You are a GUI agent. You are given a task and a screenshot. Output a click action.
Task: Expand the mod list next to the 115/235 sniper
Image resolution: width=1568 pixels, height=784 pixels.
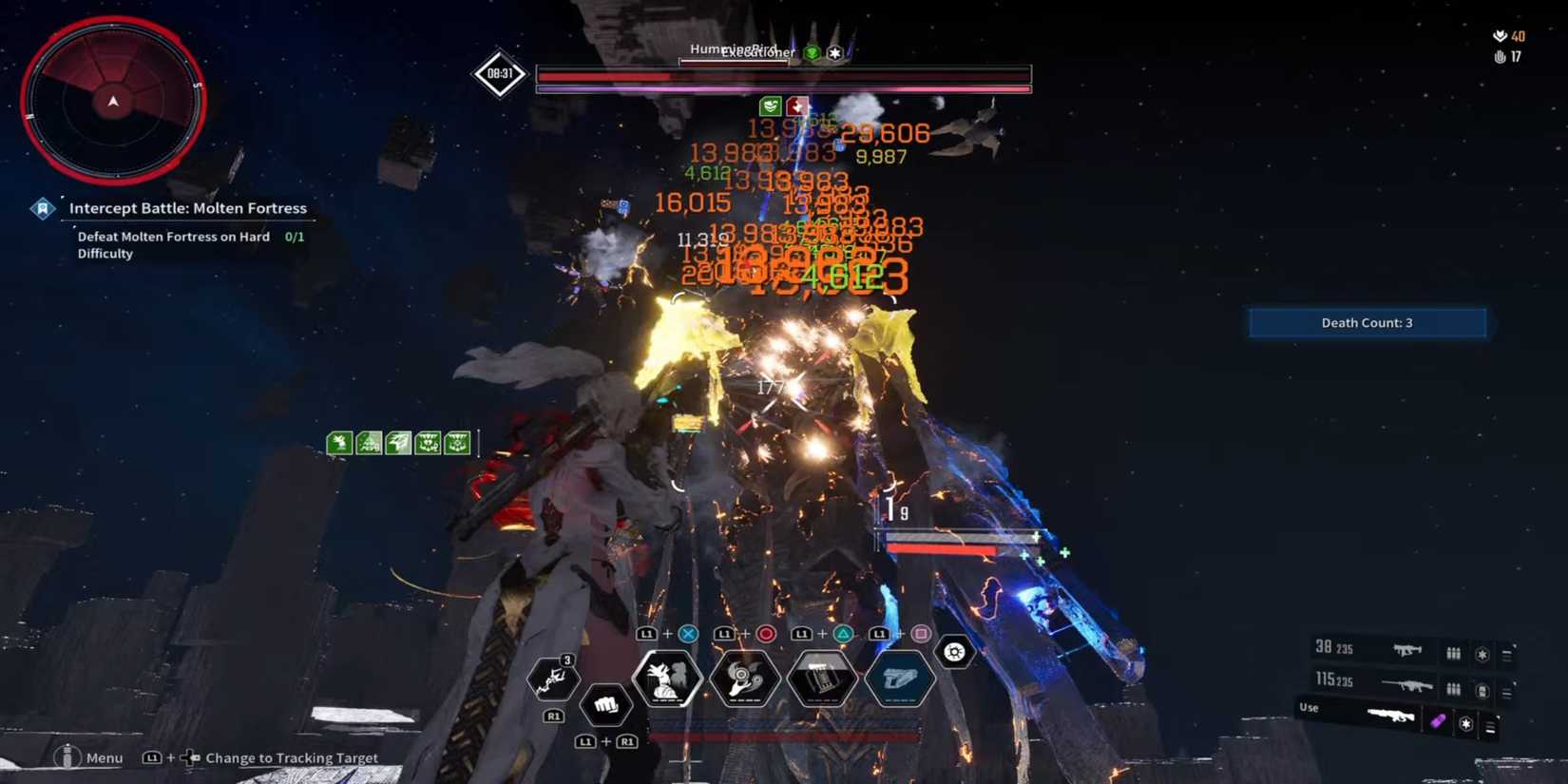(x=1505, y=688)
